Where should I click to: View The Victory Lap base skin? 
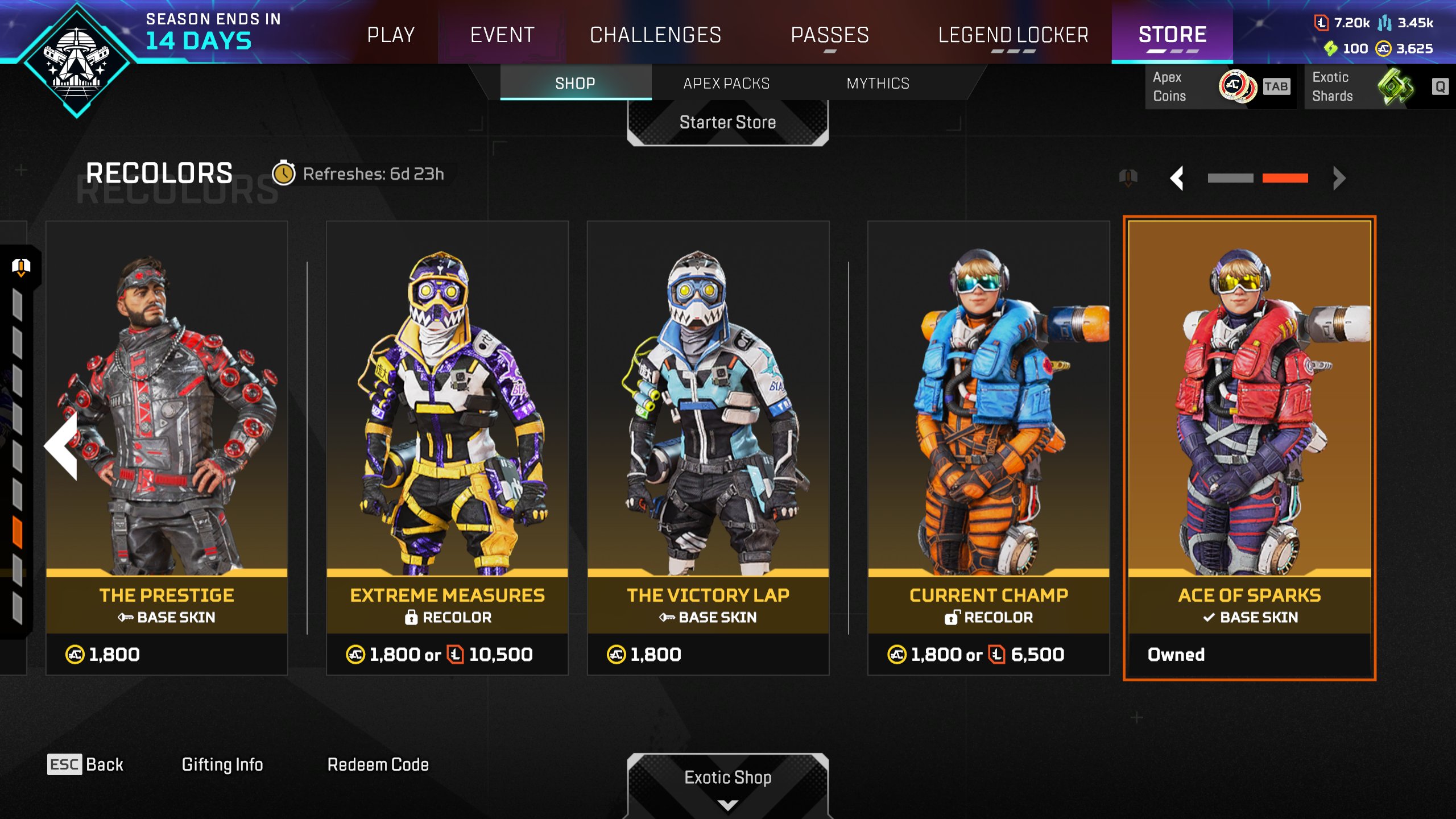coord(708,448)
